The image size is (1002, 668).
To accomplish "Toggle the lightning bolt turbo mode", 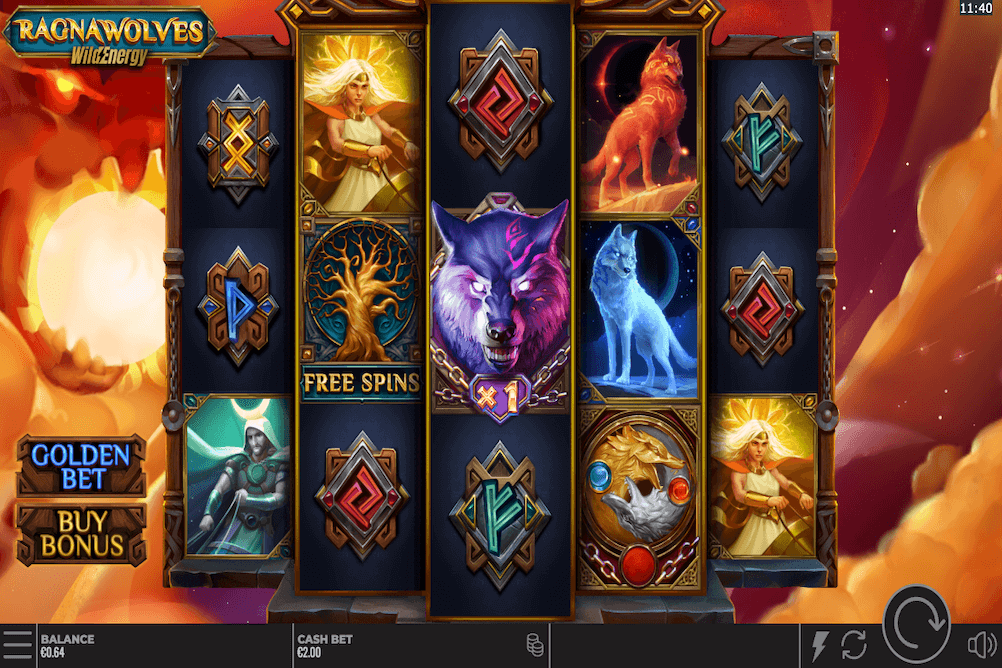I will [x=822, y=646].
